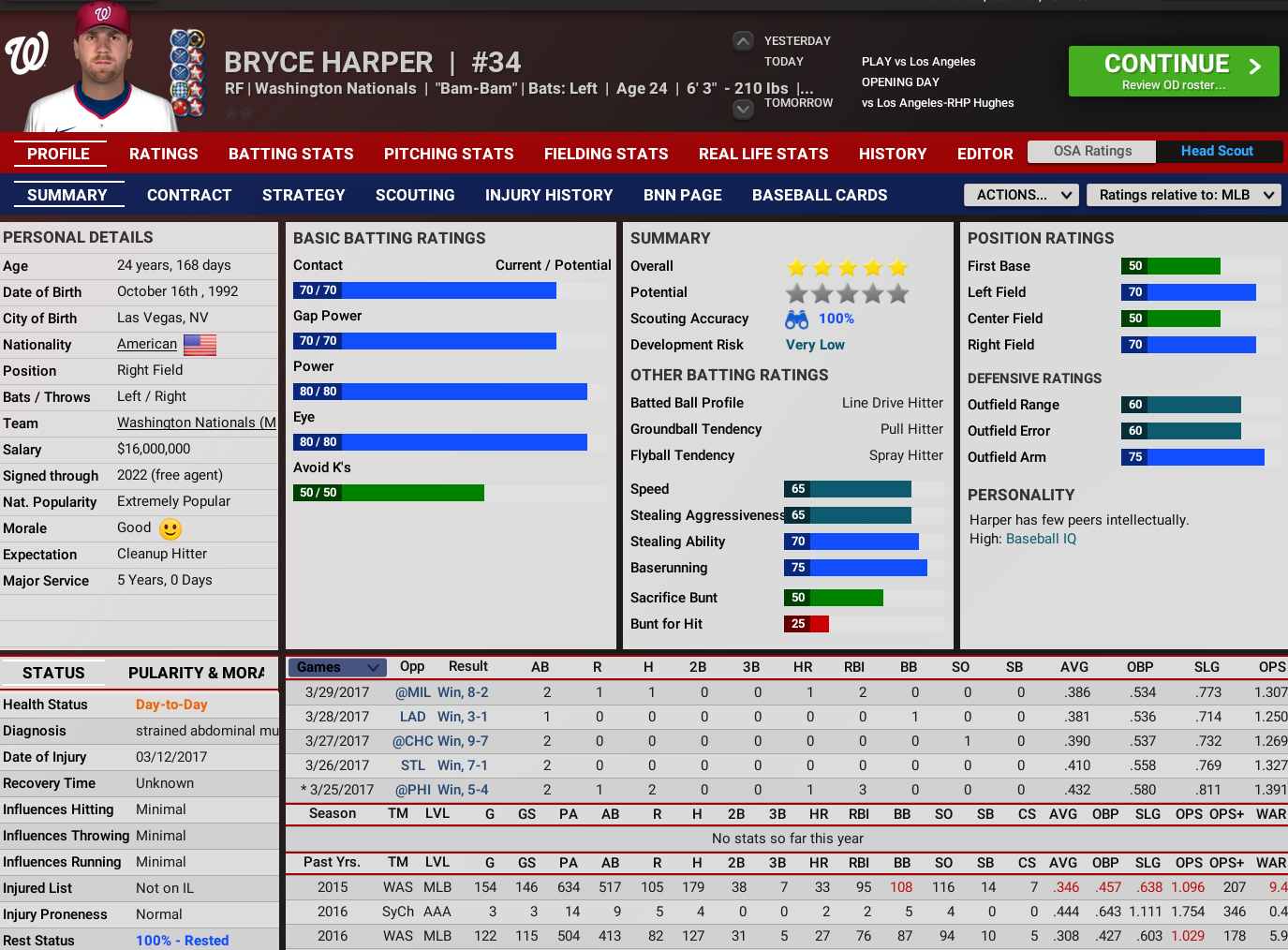This screenshot has height=950, width=1288.
Task: Open the ACTIONS dropdown
Action: pyautogui.click(x=1020, y=195)
